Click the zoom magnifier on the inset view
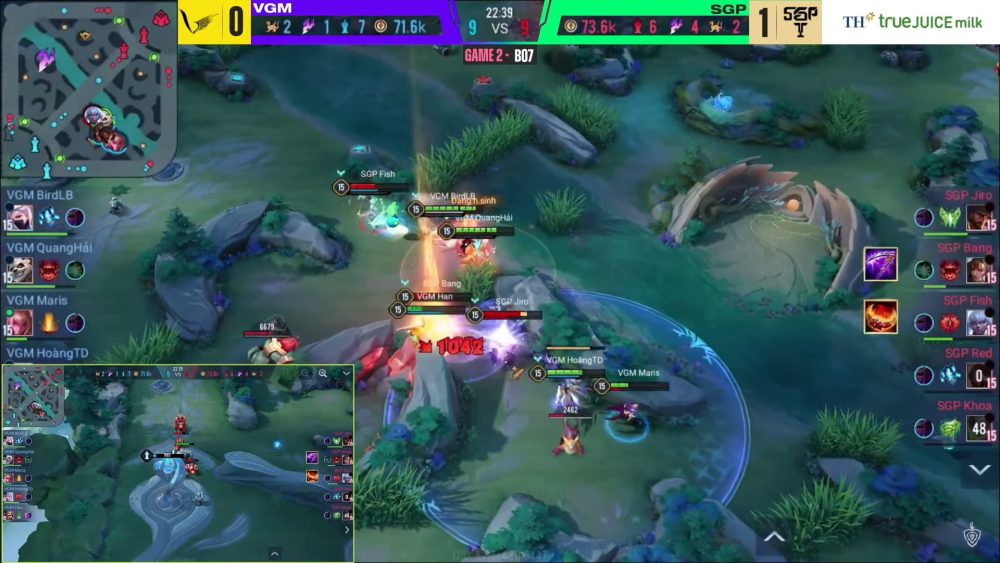The width and height of the screenshot is (1000, 563). pyautogui.click(x=323, y=374)
